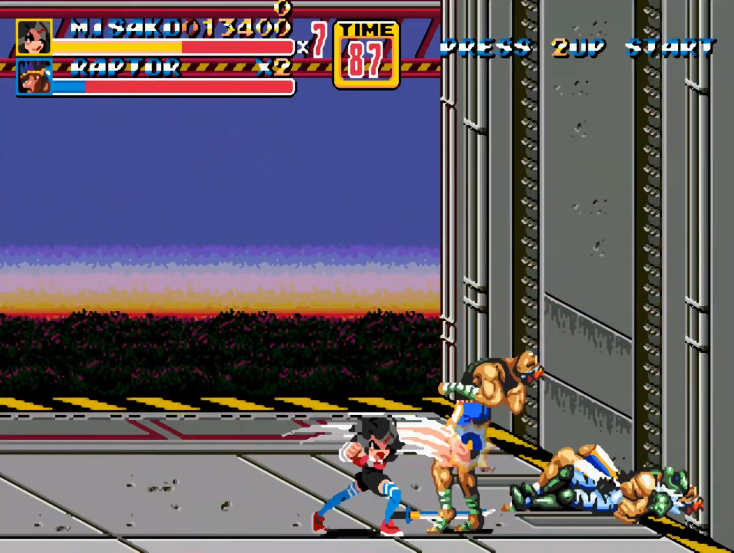This screenshot has width=734, height=553.
Task: Select the Raptor enemy portrait
Action: click(33, 77)
